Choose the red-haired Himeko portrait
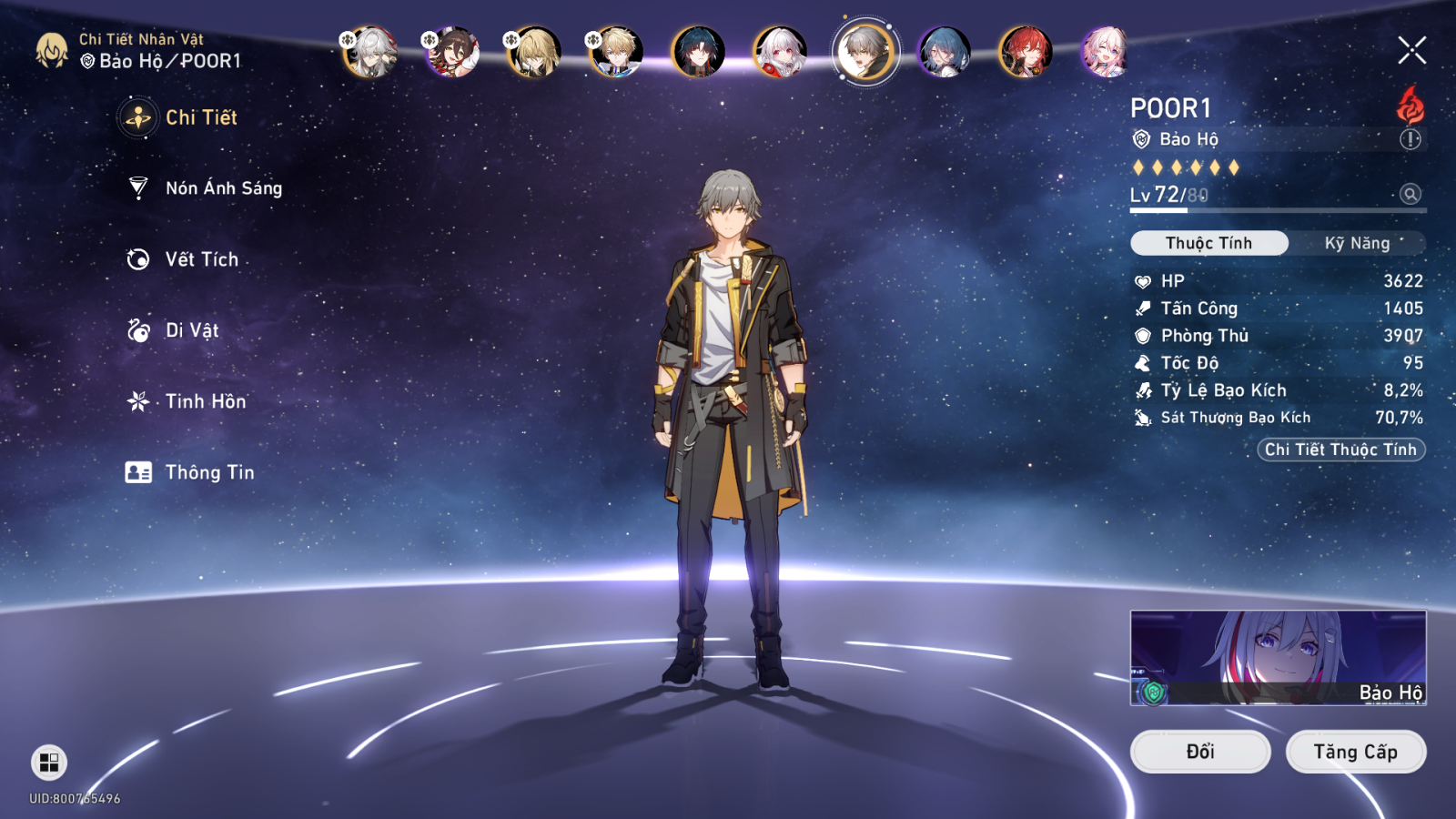Image resolution: width=1456 pixels, height=819 pixels. click(1025, 52)
